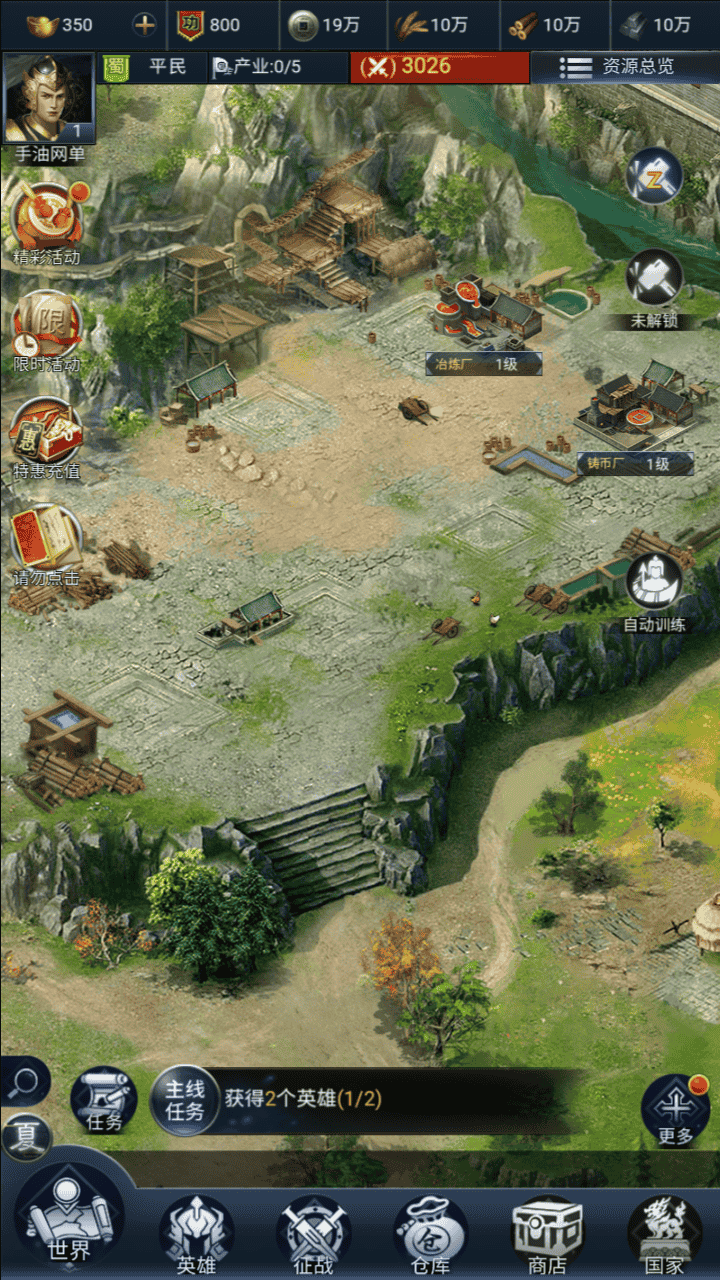Viewport: 720px width, 1280px height.
Task: Open the 任务 quest list
Action: [x=104, y=1100]
